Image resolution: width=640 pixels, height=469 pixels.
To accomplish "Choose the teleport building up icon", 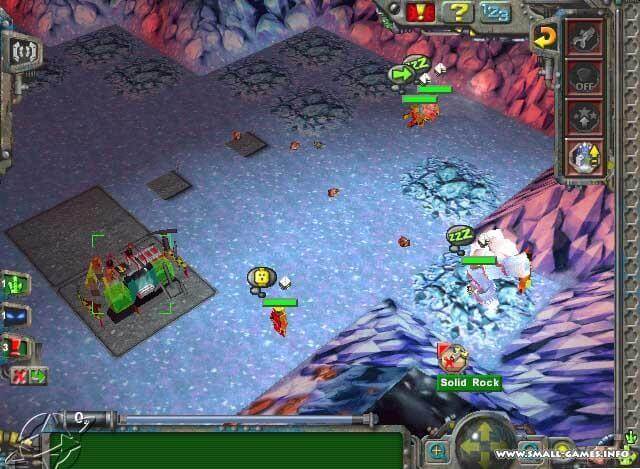I will [x=583, y=157].
